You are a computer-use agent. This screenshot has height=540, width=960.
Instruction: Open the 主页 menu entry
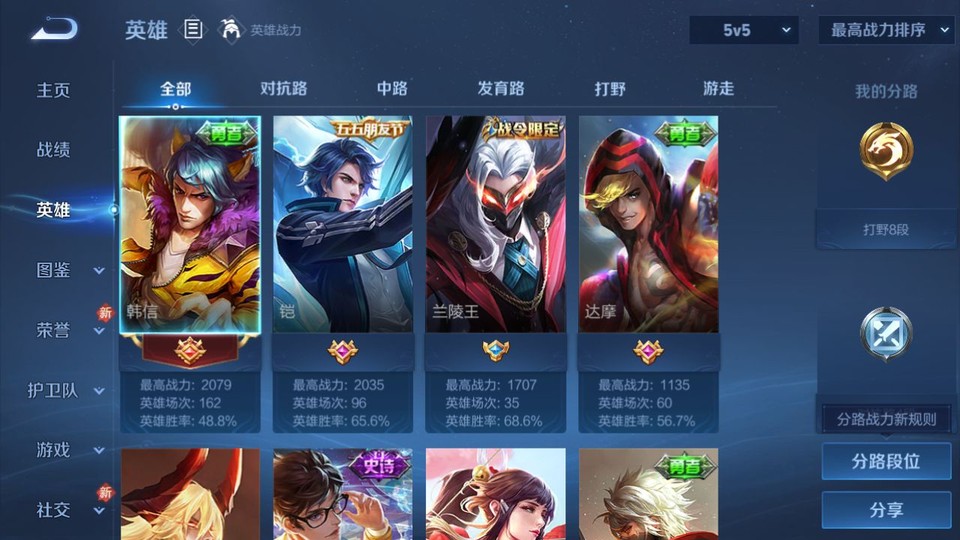click(x=54, y=90)
